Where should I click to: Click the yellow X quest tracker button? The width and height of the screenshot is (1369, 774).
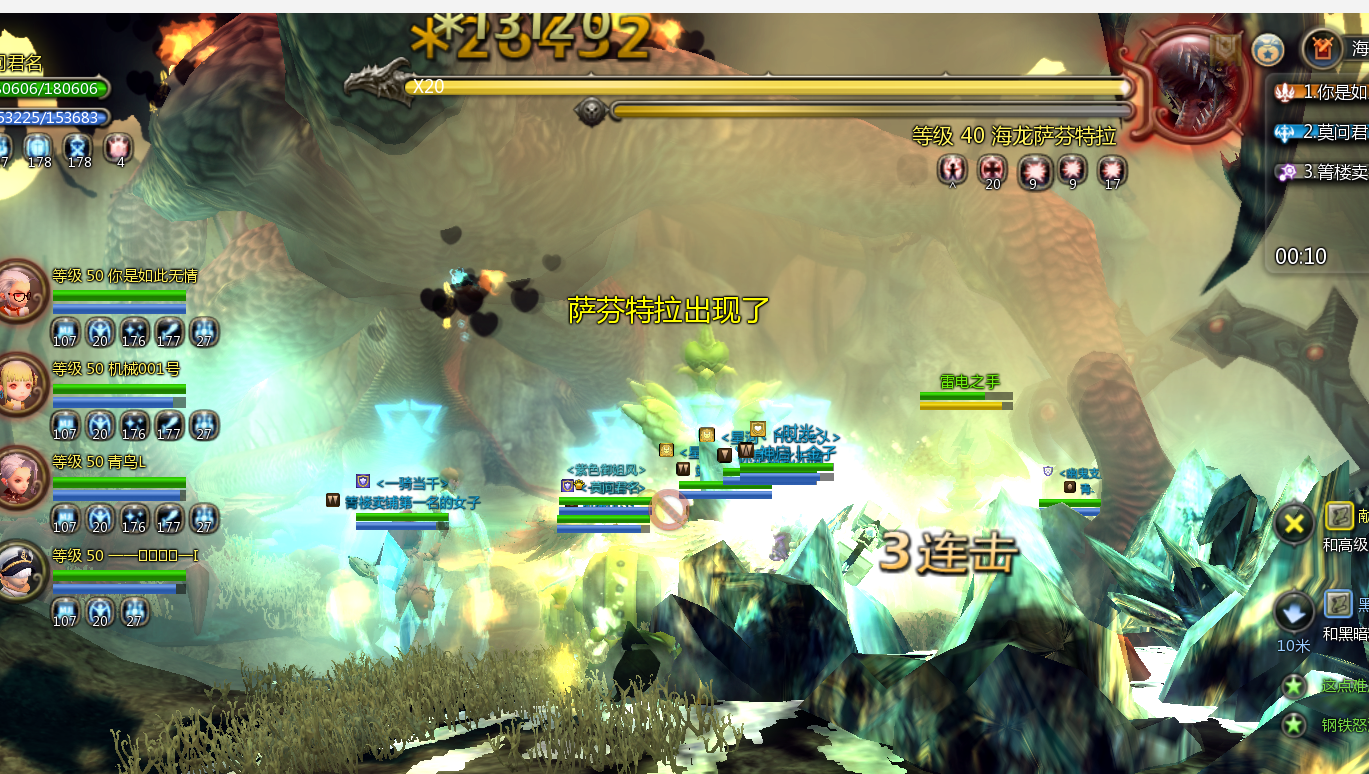click(x=1294, y=522)
